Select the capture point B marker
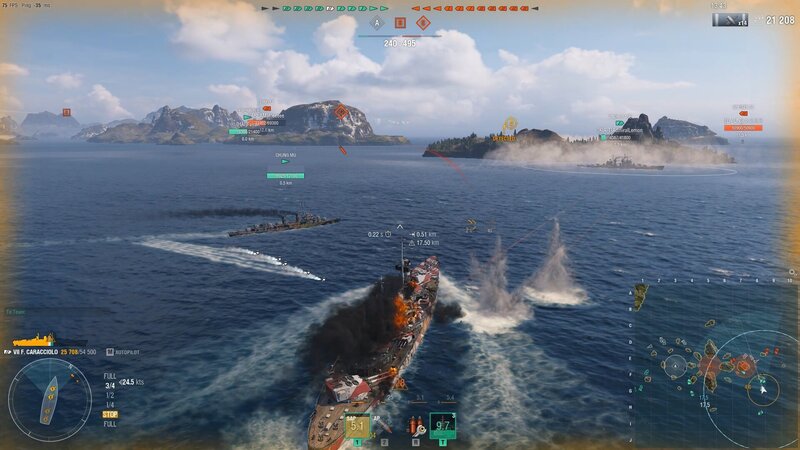 pos(400,22)
